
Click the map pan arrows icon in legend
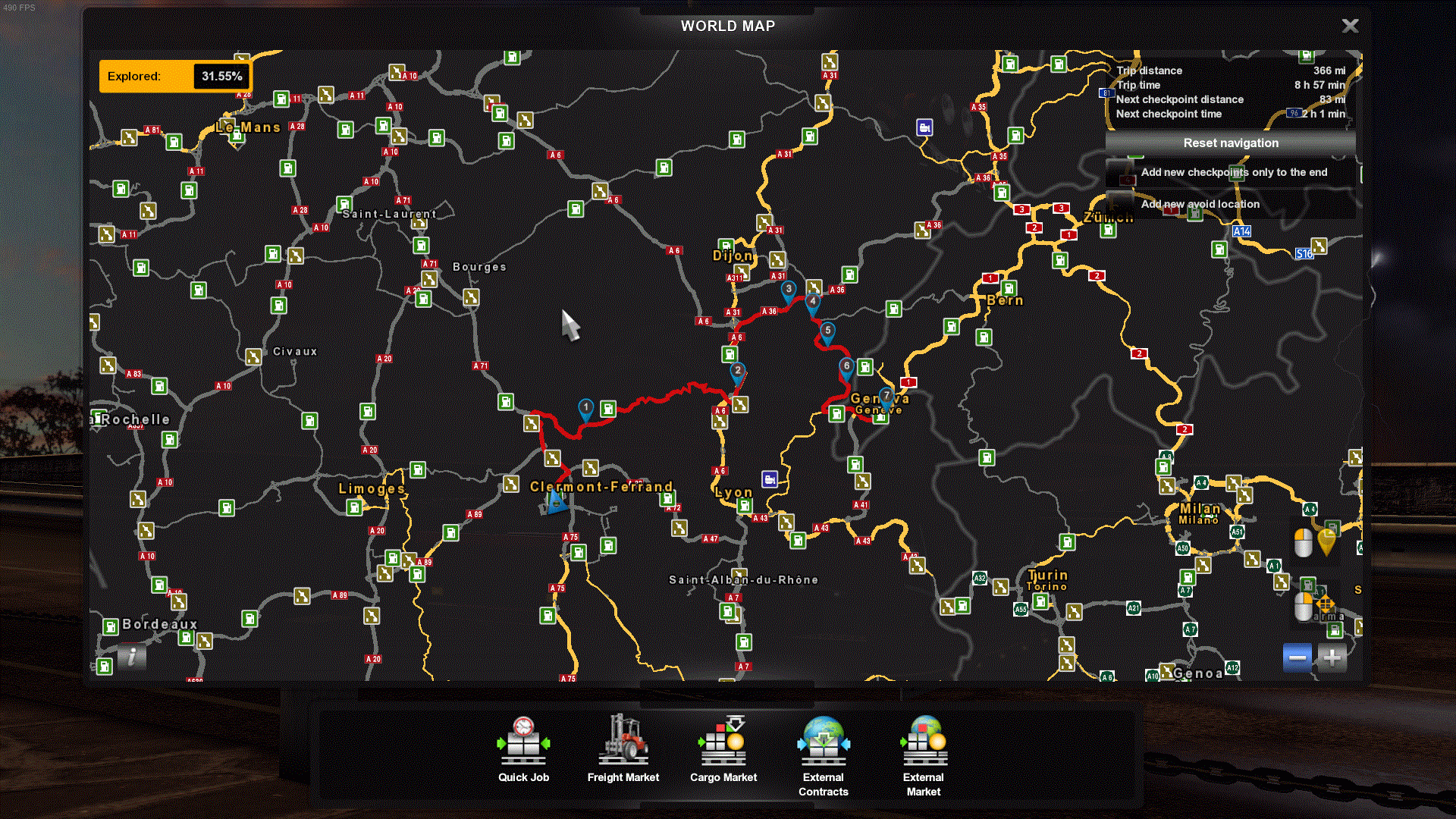[x=1325, y=604]
